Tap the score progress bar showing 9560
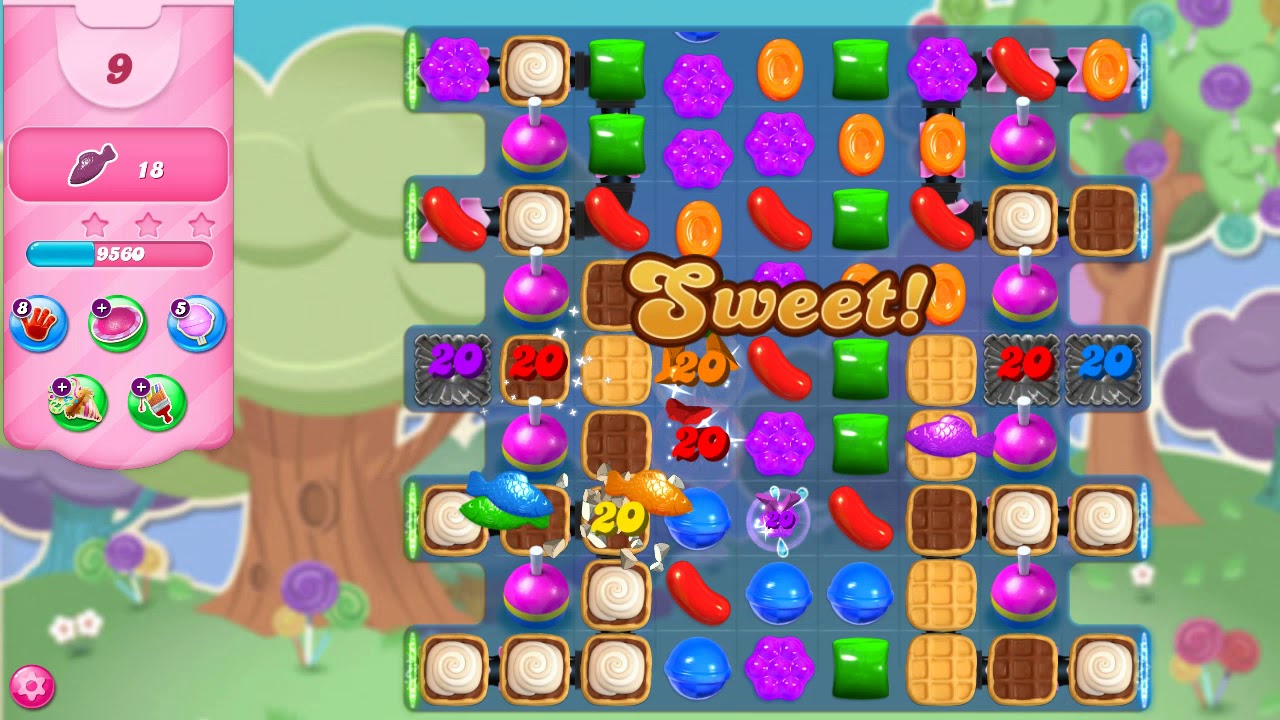The image size is (1280, 720). click(119, 255)
